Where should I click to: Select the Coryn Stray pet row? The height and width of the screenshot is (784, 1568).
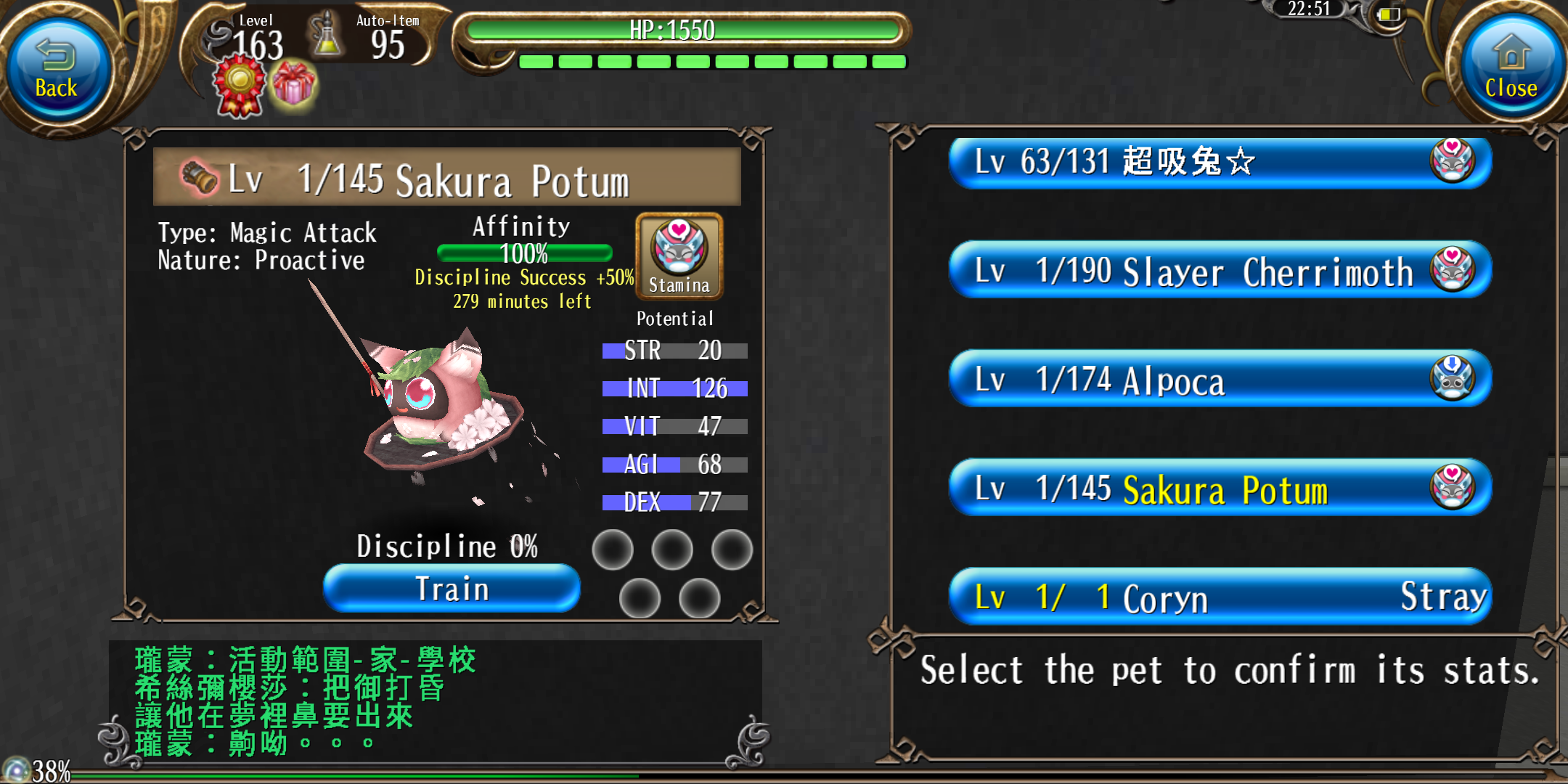[1220, 597]
